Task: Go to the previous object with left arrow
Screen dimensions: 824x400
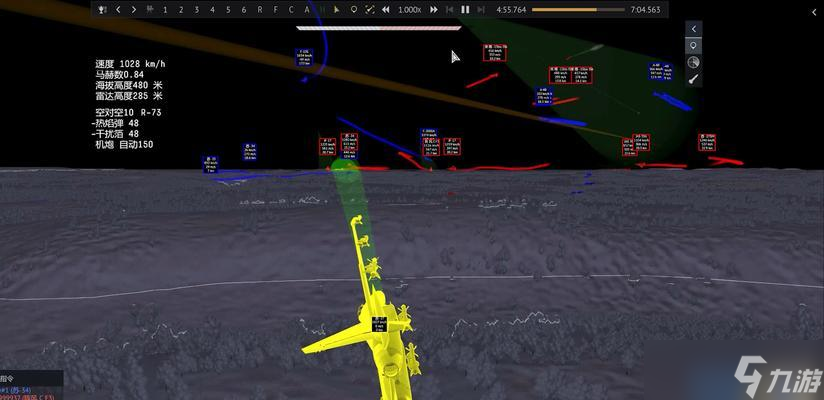Action: (x=118, y=9)
